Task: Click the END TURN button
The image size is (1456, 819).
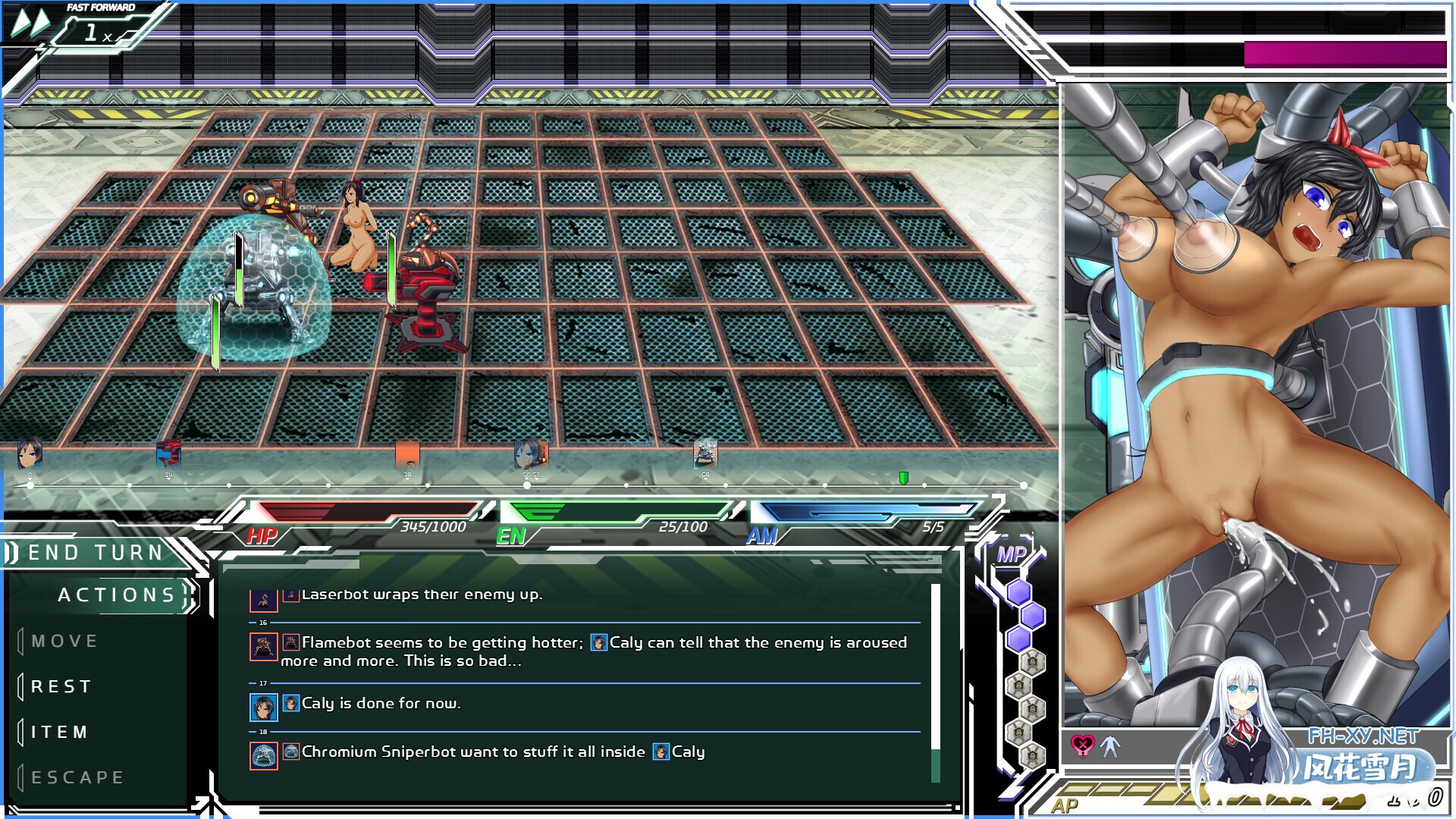Action: pyautogui.click(x=96, y=552)
